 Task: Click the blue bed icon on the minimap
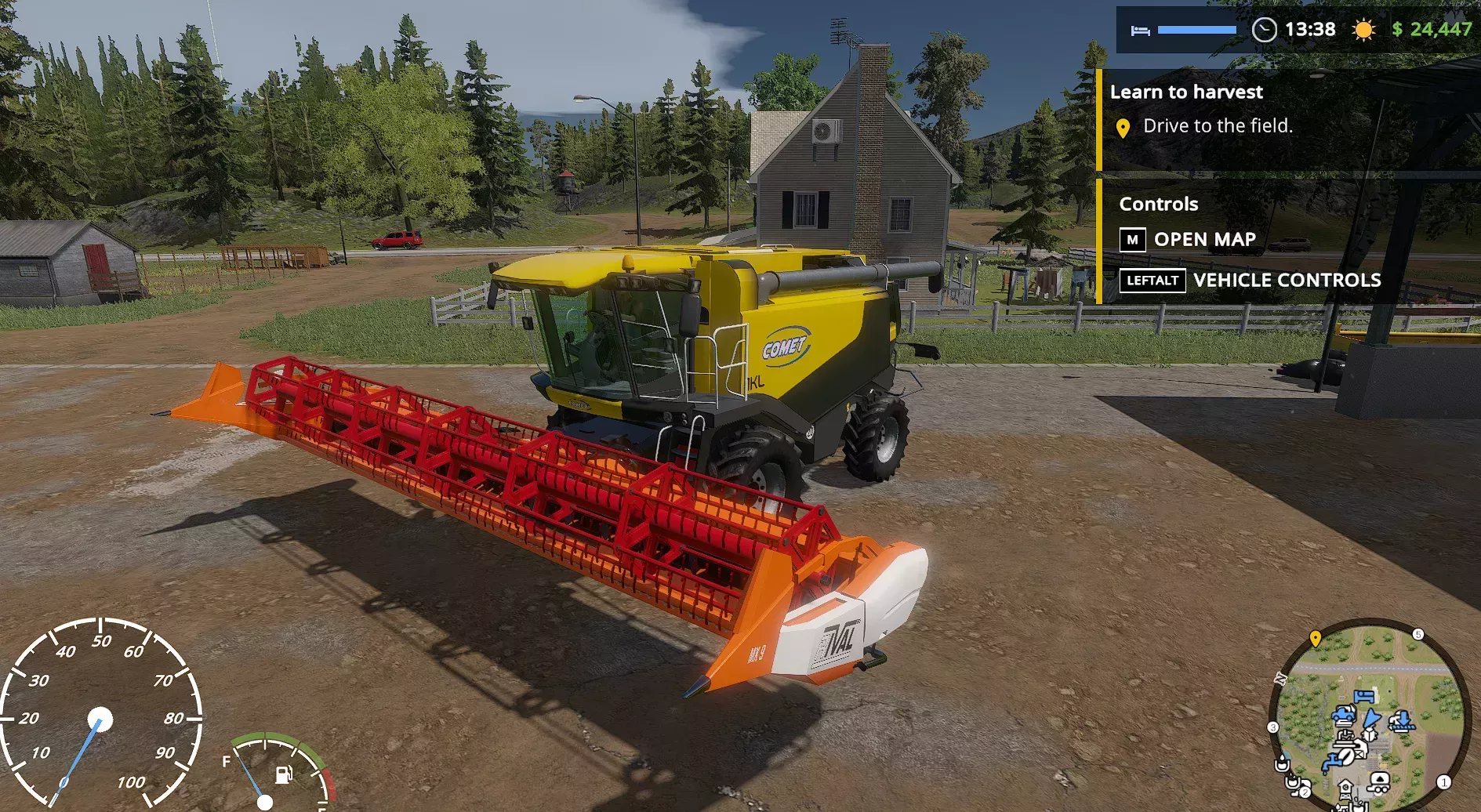(1364, 696)
